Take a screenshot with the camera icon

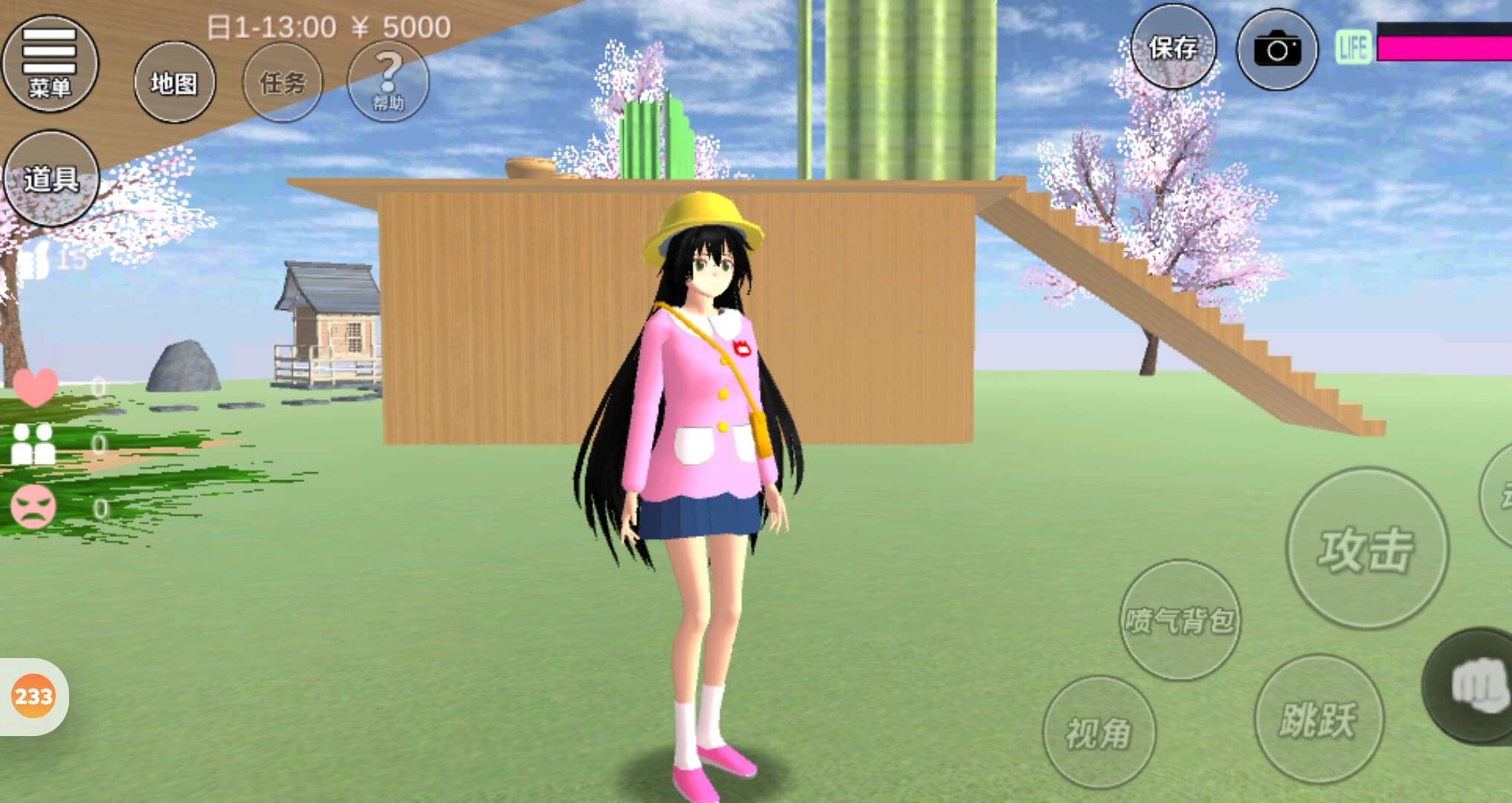[1276, 50]
